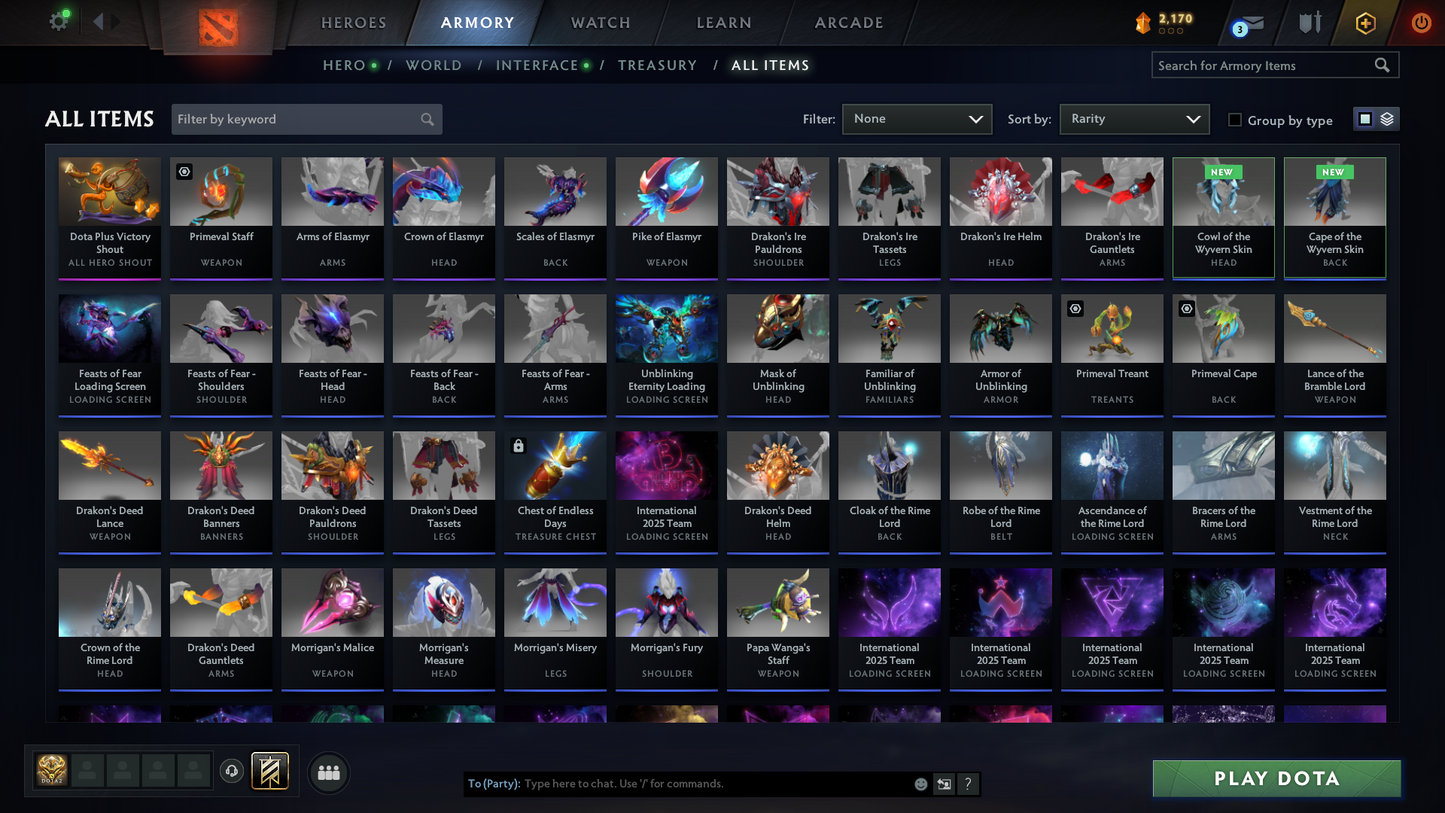Open the battle pass banner icon

[x=270, y=770]
